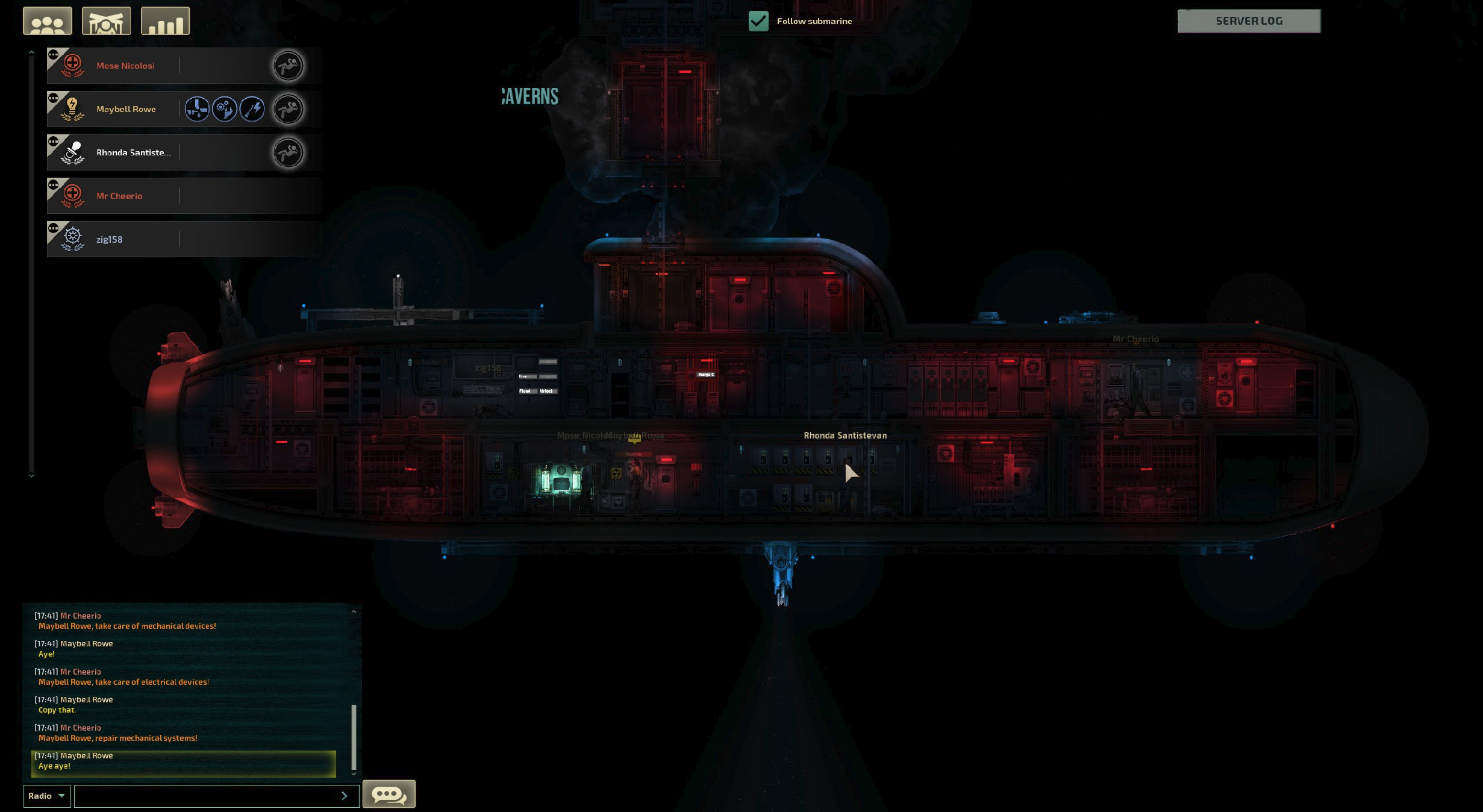Toggle the chat box with speech bubble button
1483x812 pixels.
point(389,794)
